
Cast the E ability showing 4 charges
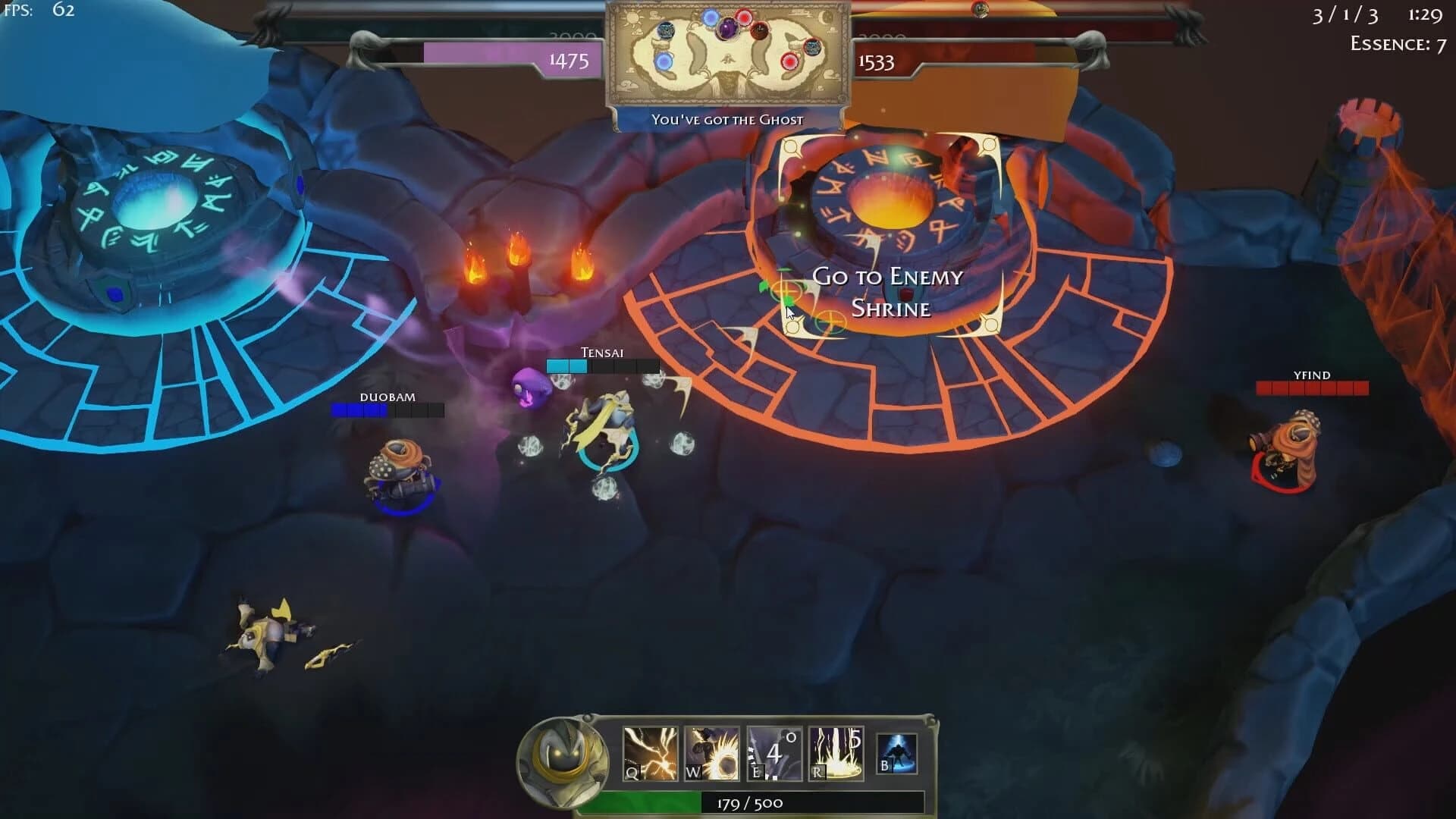(x=773, y=752)
